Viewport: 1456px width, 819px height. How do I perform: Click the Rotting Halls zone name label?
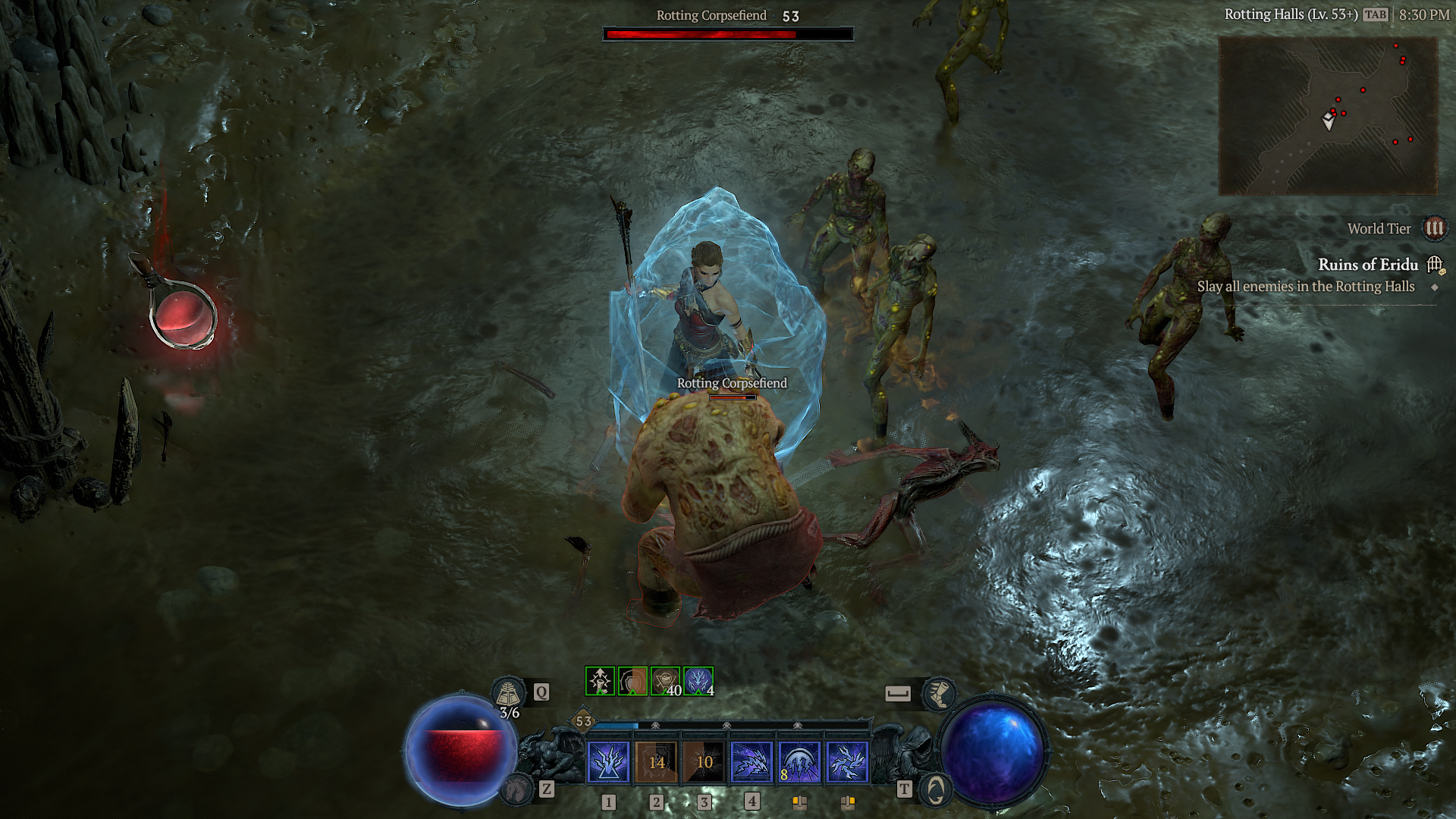pos(1291,14)
